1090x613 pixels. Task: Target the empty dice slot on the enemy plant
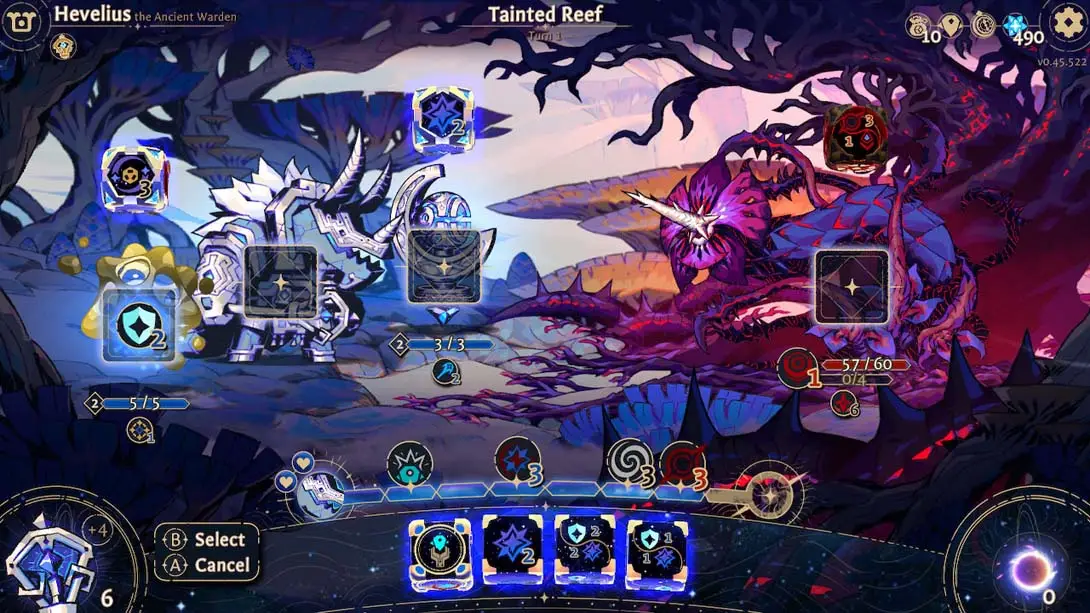(x=852, y=286)
